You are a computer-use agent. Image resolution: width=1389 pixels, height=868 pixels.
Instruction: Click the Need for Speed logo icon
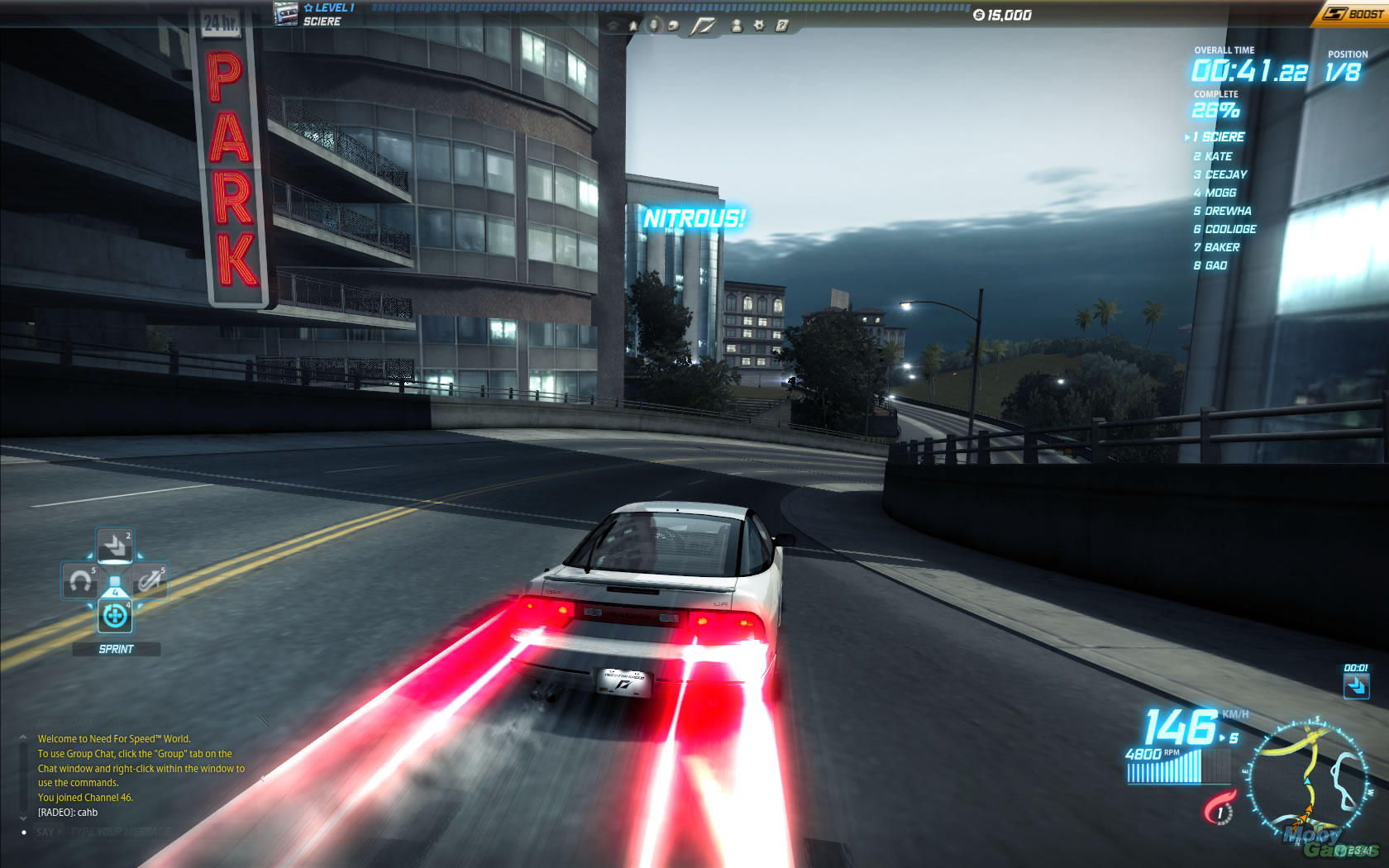click(x=704, y=26)
